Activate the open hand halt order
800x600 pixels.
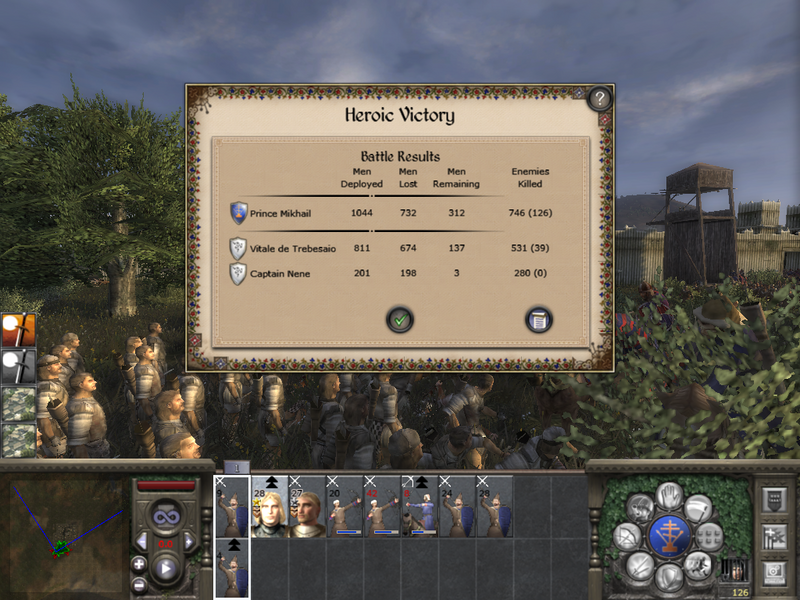tap(669, 494)
